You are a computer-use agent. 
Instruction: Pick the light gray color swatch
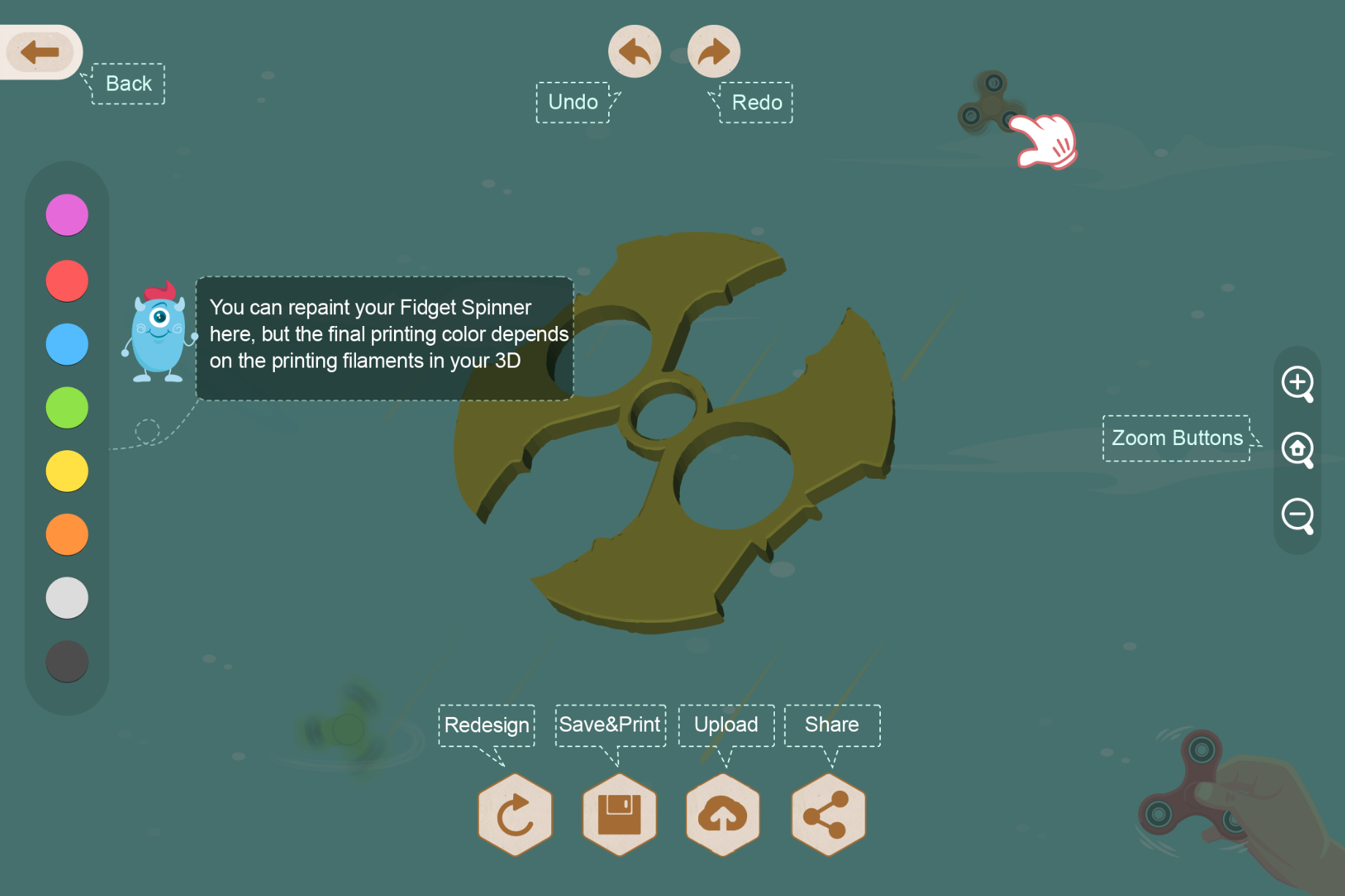67,598
